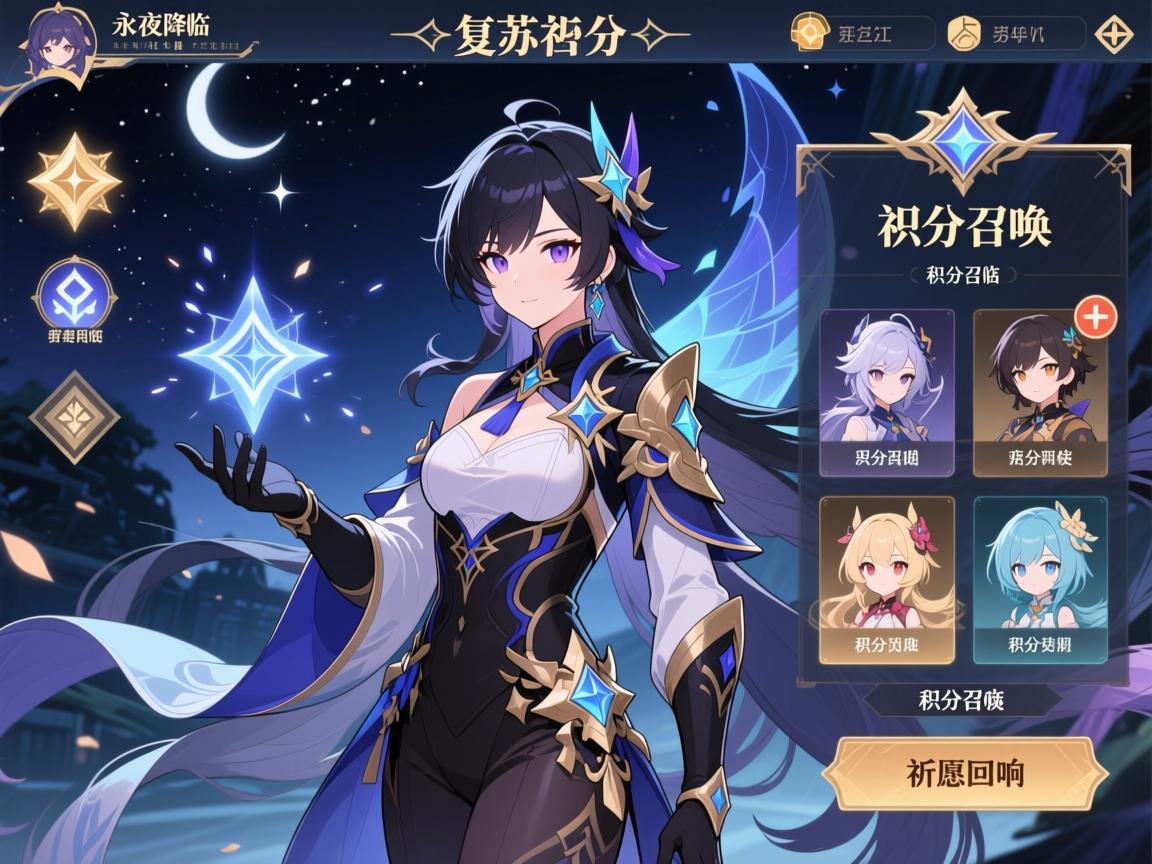Select the silver-haired character card
Viewport: 1152px width, 864px height.
(887, 392)
